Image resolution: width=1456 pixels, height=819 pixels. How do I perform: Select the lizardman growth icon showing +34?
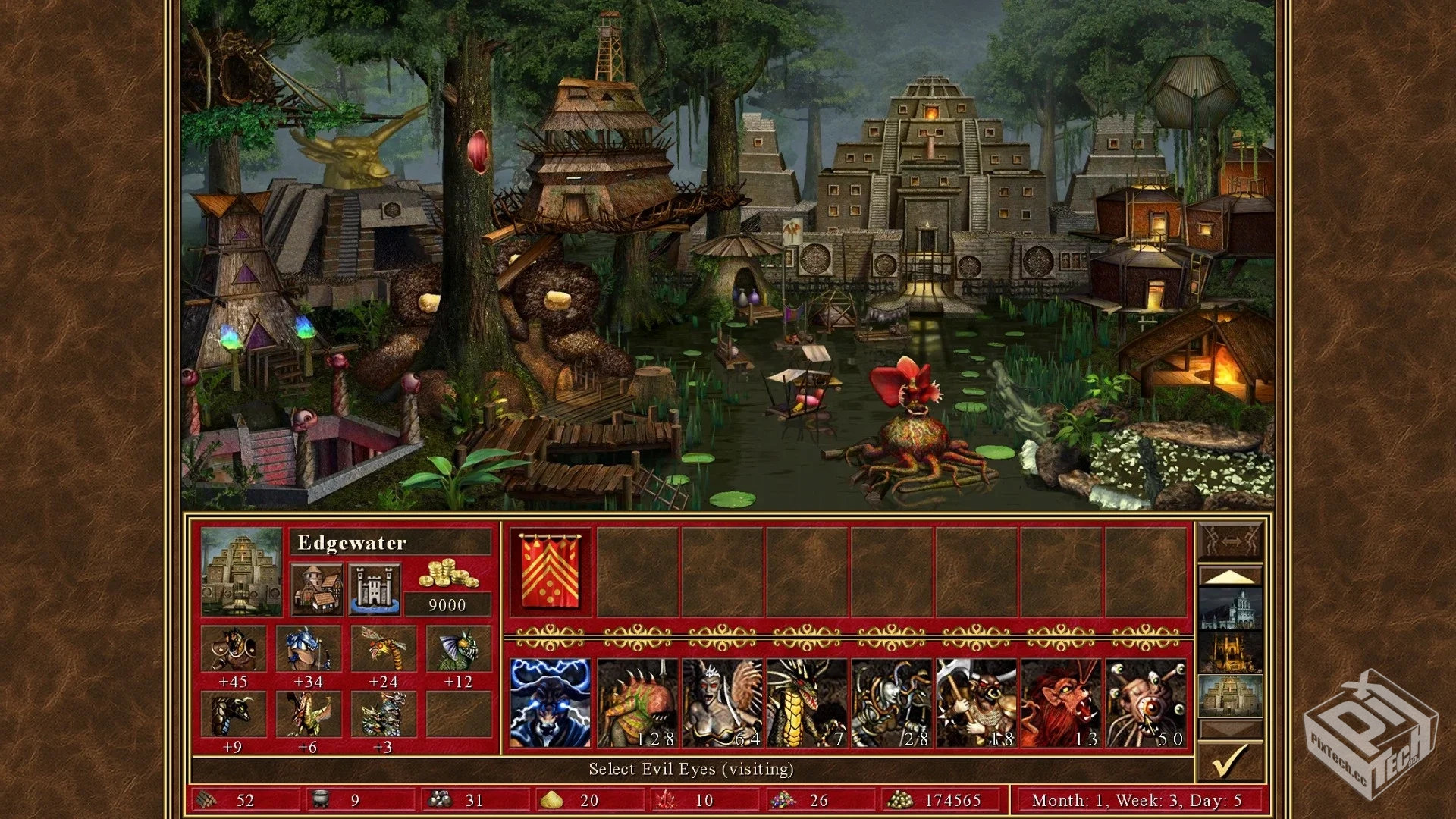[308, 649]
